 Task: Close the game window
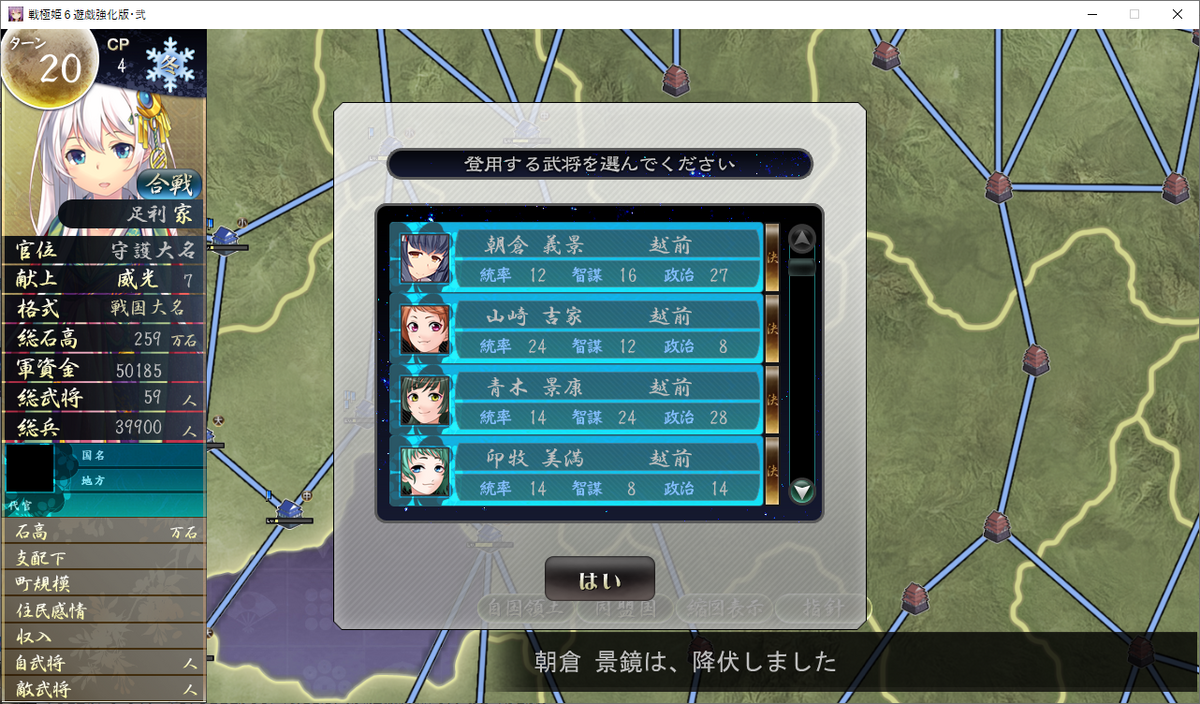1176,14
